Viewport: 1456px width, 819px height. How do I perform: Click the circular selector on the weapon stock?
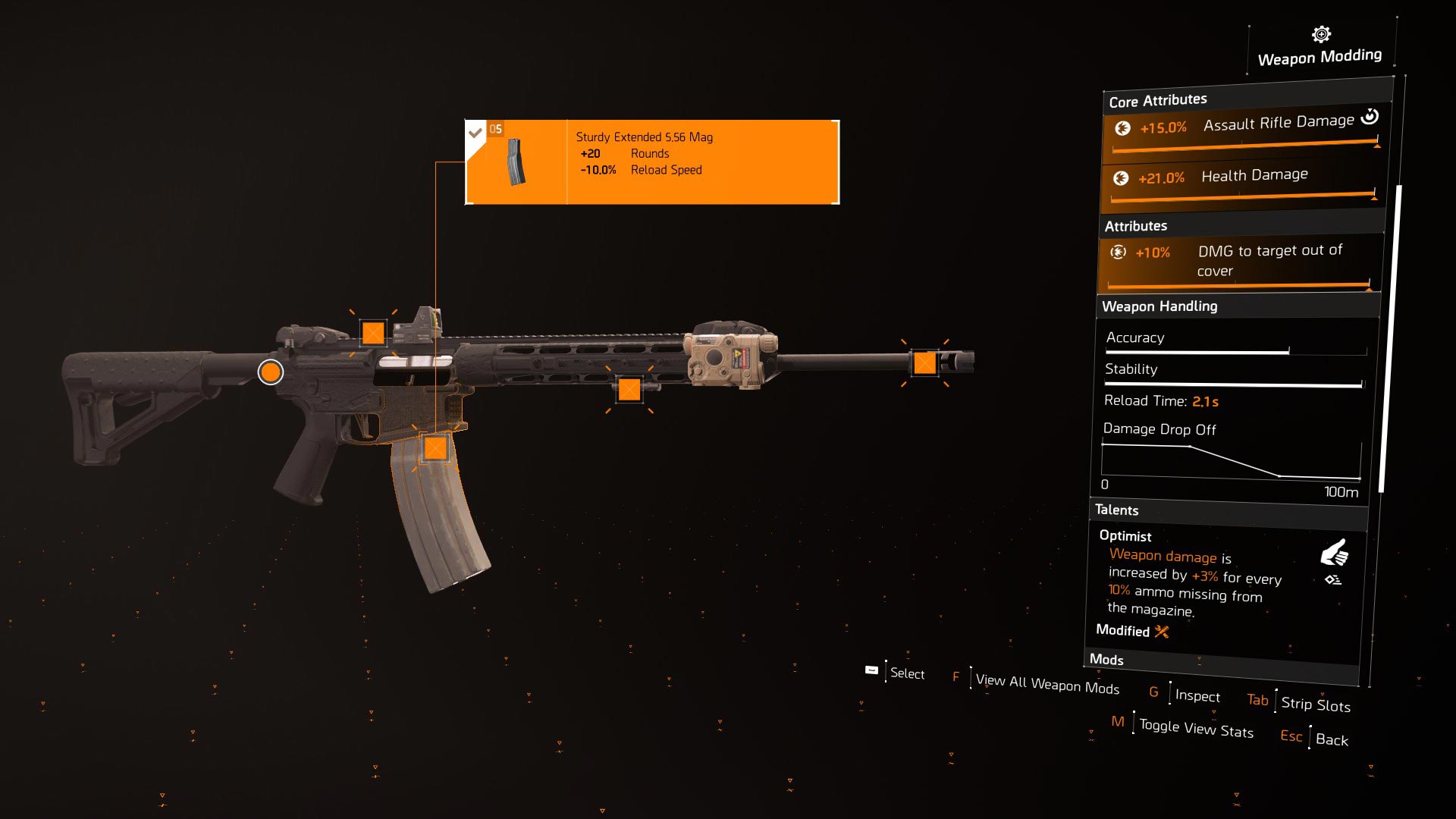click(270, 372)
